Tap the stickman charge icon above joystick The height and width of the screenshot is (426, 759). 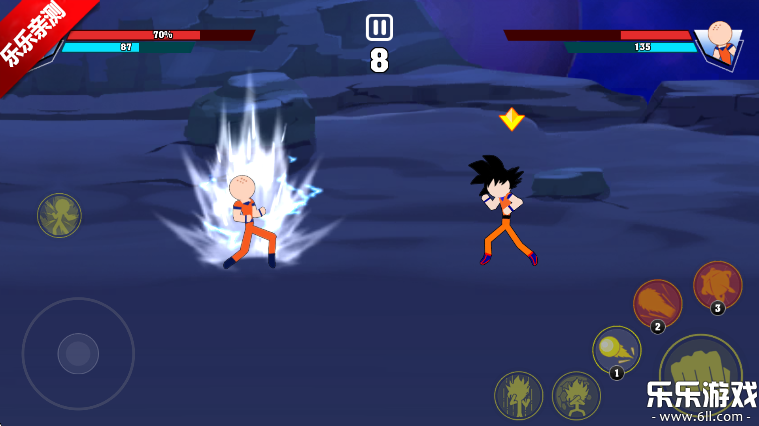pyautogui.click(x=59, y=215)
